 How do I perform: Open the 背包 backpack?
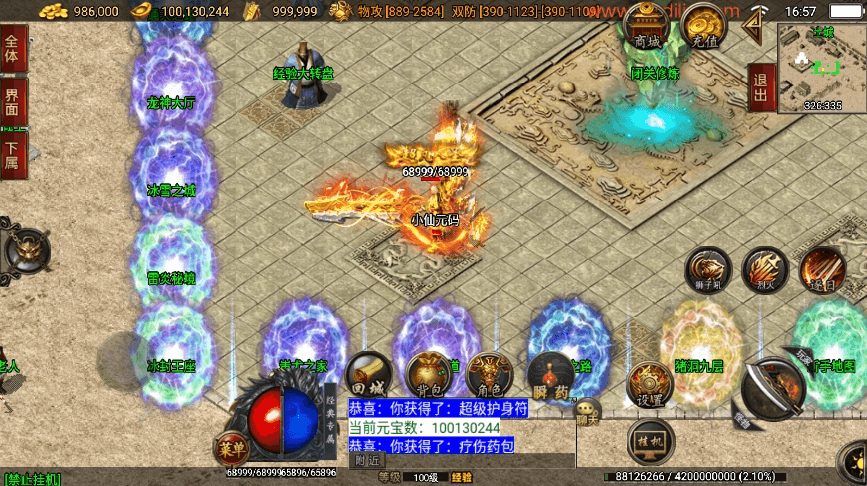(x=426, y=375)
